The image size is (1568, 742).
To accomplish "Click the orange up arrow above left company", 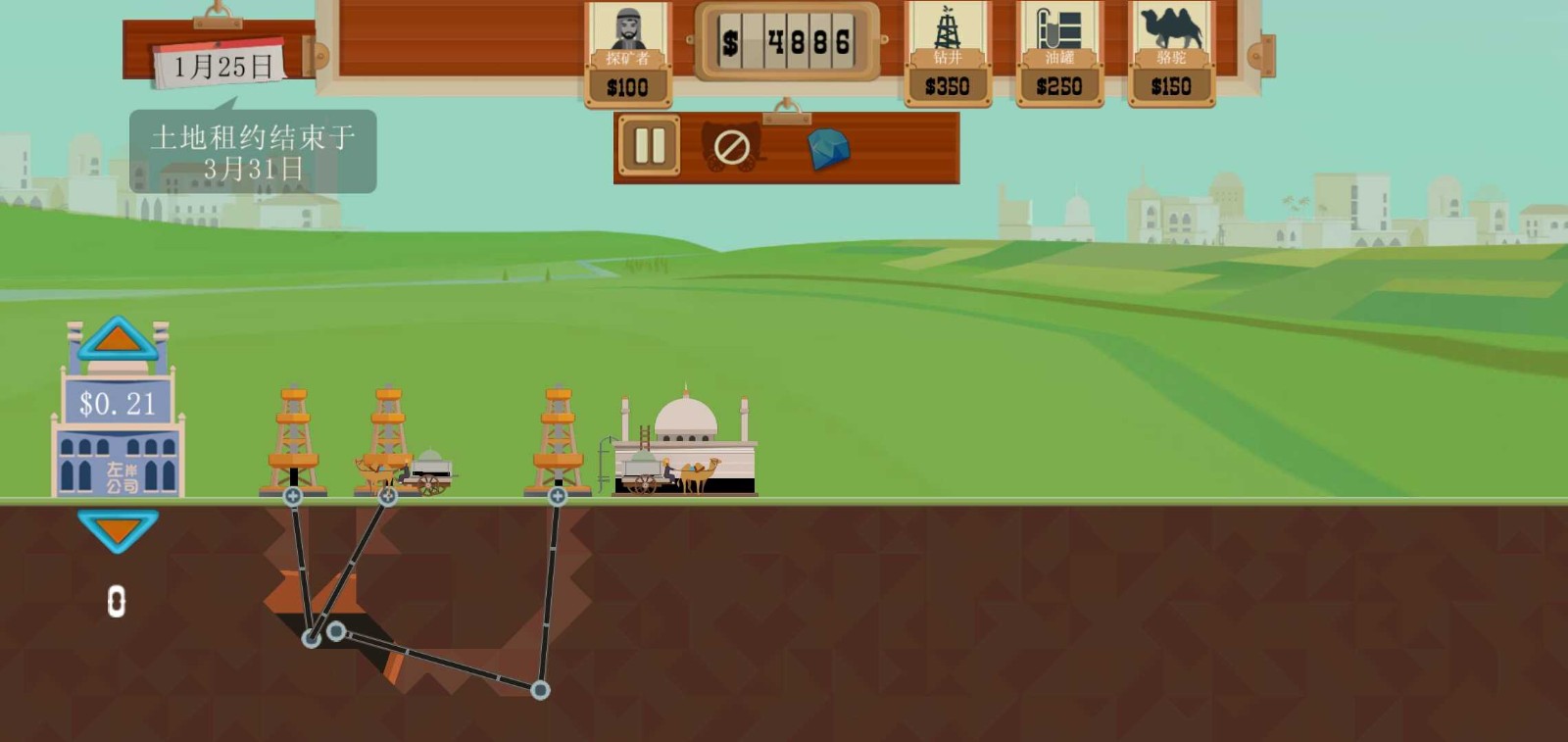I will click(x=118, y=338).
